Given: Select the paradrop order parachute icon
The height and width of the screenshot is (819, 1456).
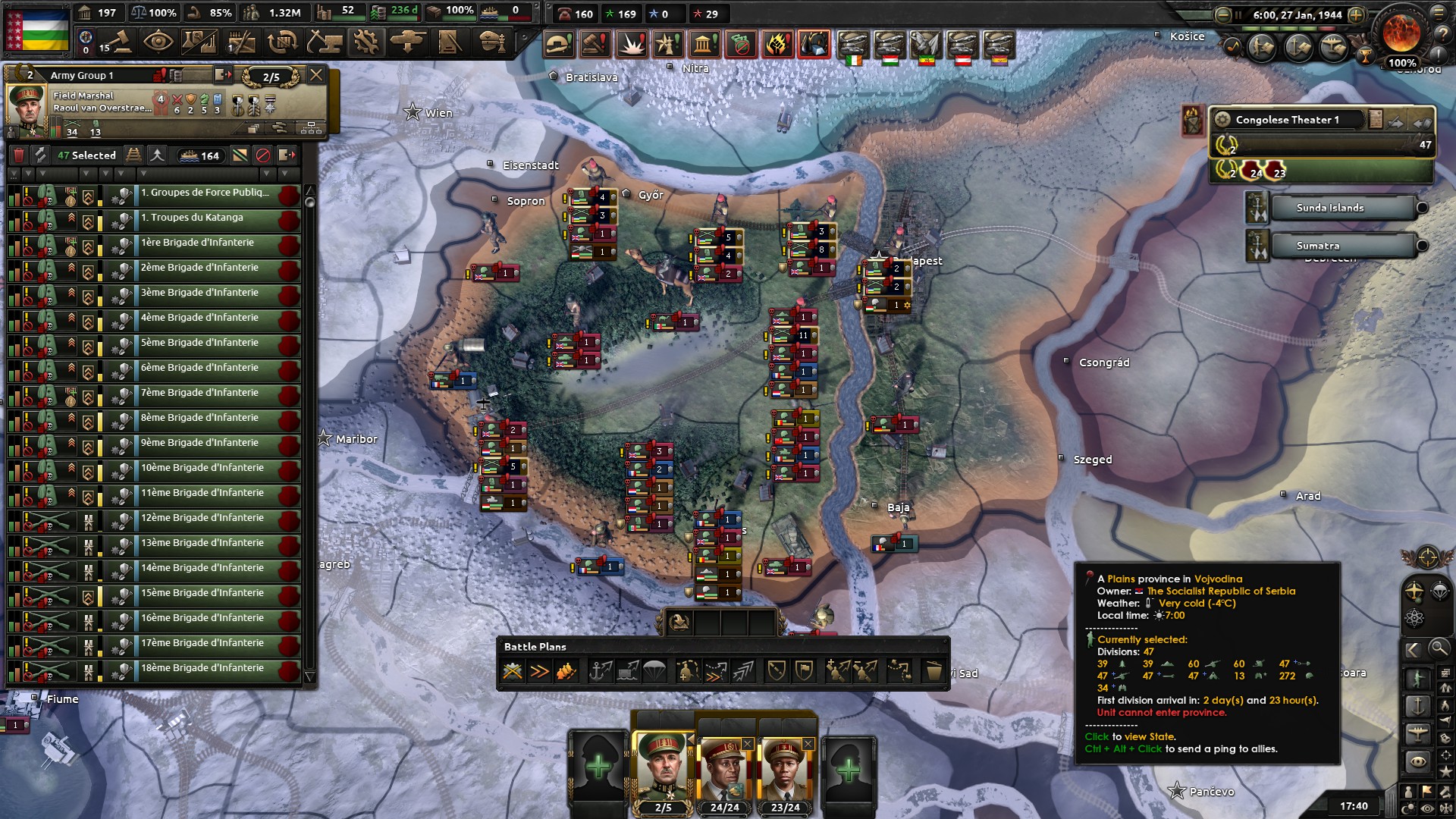Looking at the screenshot, I should [656, 671].
